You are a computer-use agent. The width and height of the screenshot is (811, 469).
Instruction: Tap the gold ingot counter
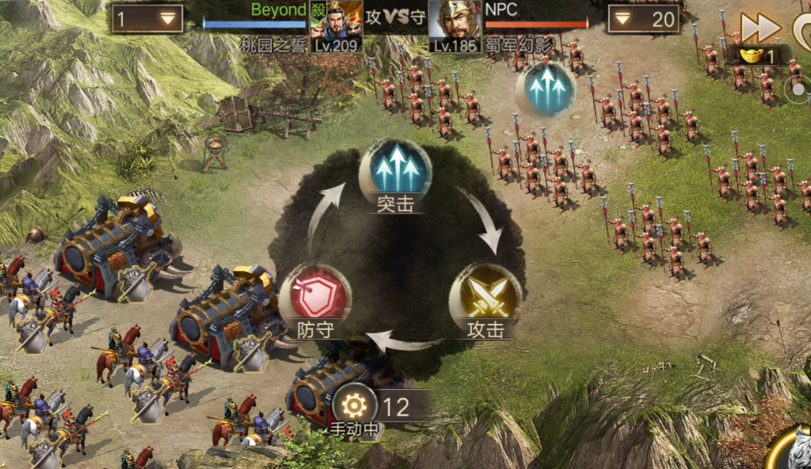tap(758, 56)
